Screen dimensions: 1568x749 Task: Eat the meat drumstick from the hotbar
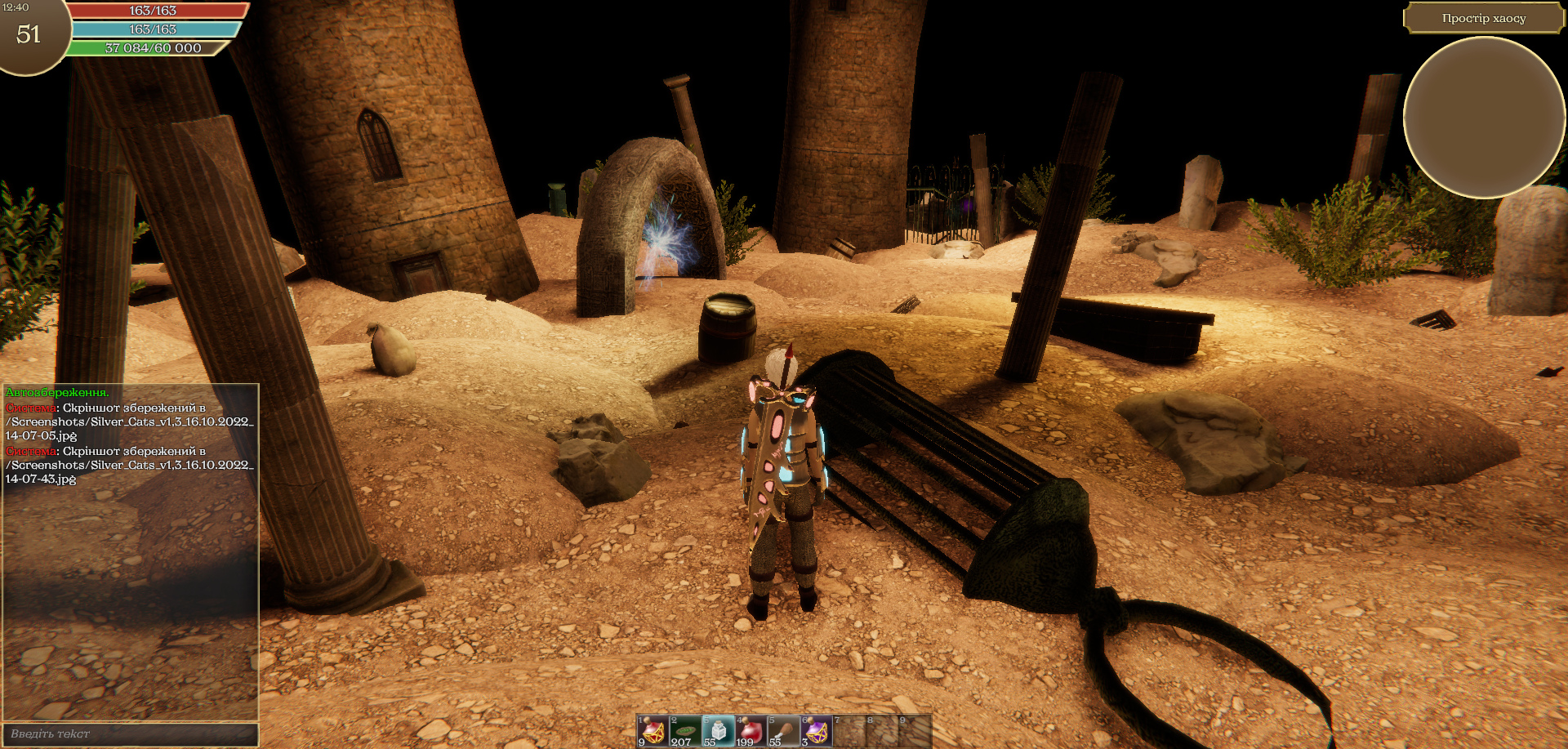(x=783, y=731)
